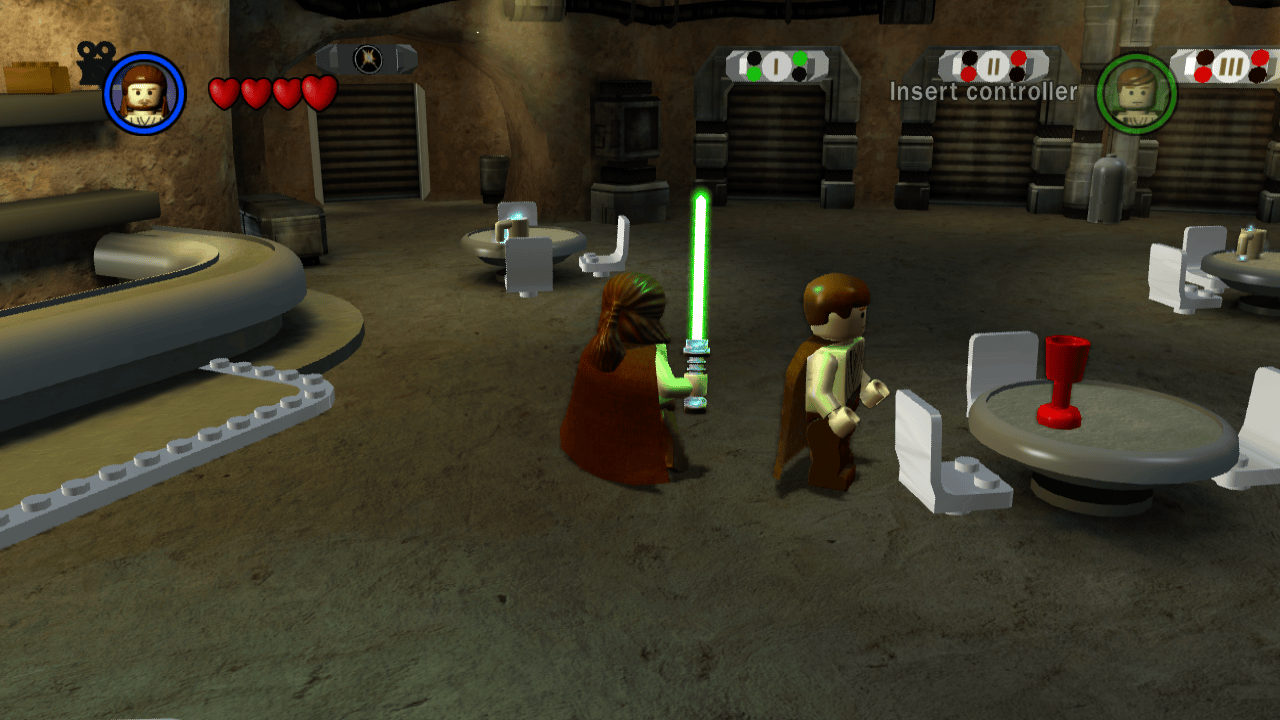Click the Obi-Wan portrait with green ring

(1137, 93)
